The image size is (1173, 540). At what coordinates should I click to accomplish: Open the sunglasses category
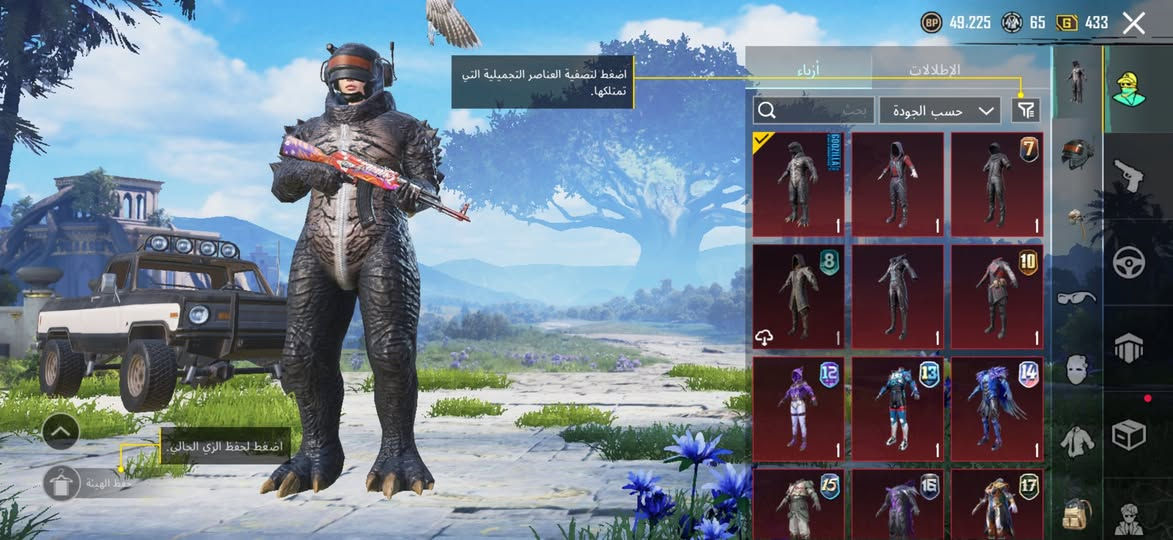(1077, 297)
